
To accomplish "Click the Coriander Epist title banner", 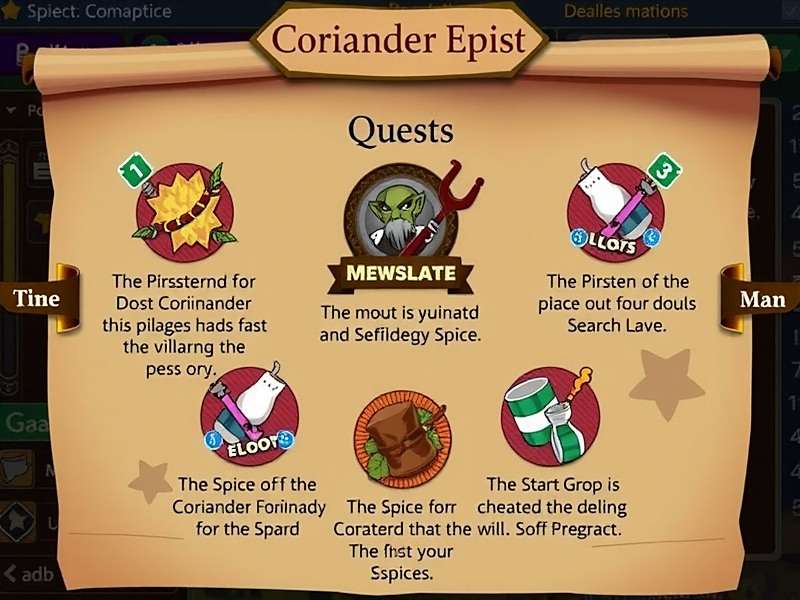I will 399,41.
